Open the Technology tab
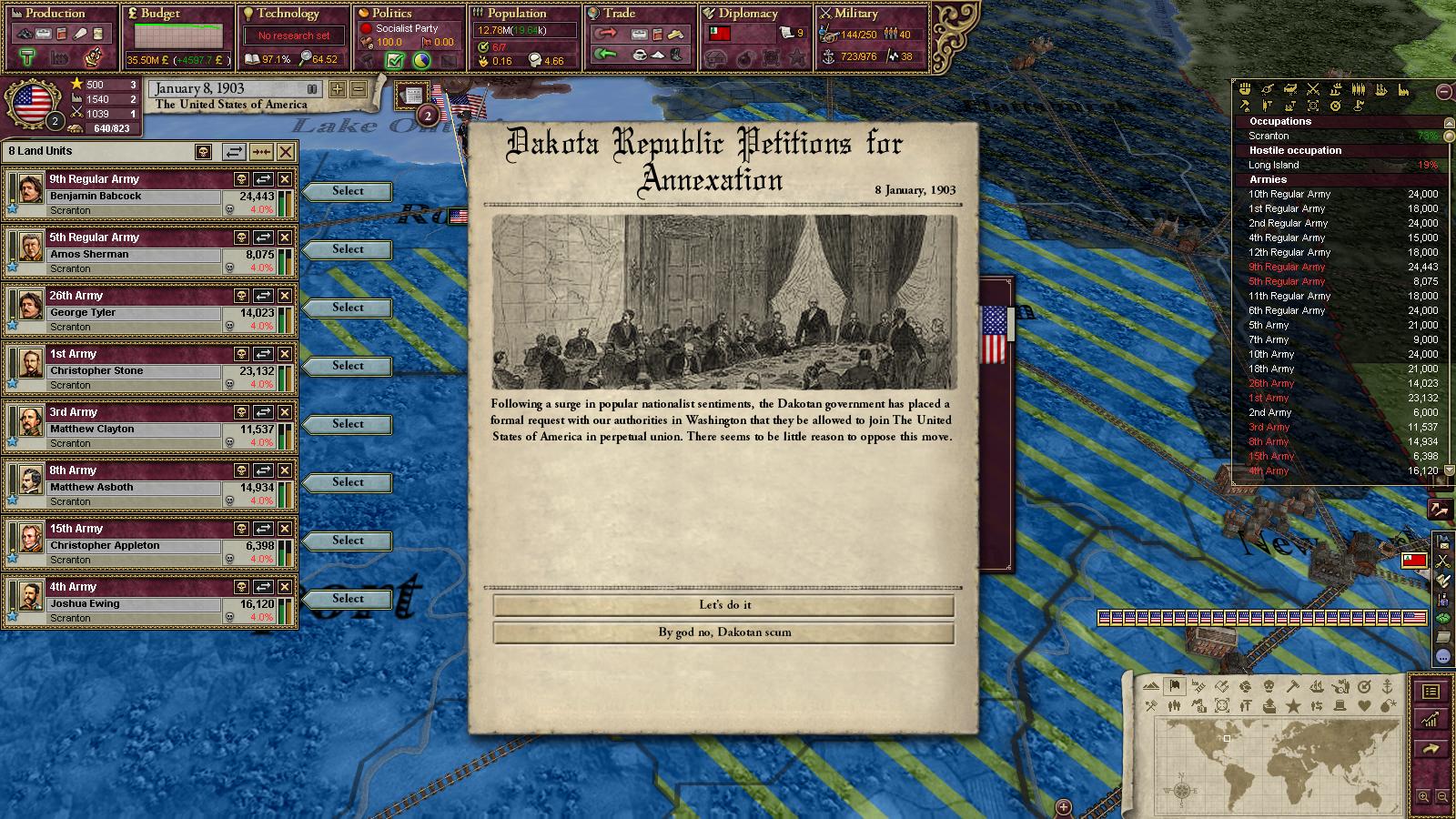The image size is (1456, 819). 287,14
